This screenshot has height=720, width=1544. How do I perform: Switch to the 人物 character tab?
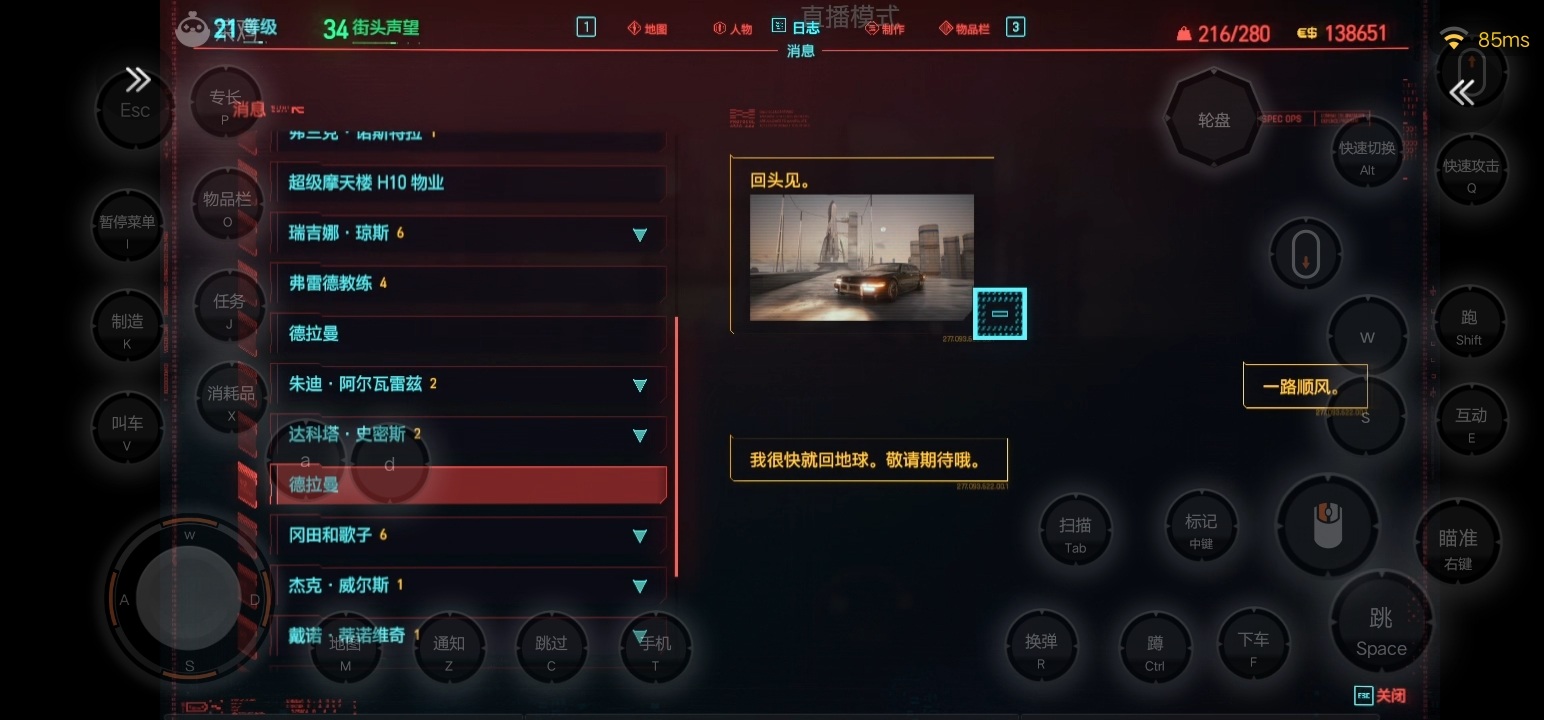733,29
